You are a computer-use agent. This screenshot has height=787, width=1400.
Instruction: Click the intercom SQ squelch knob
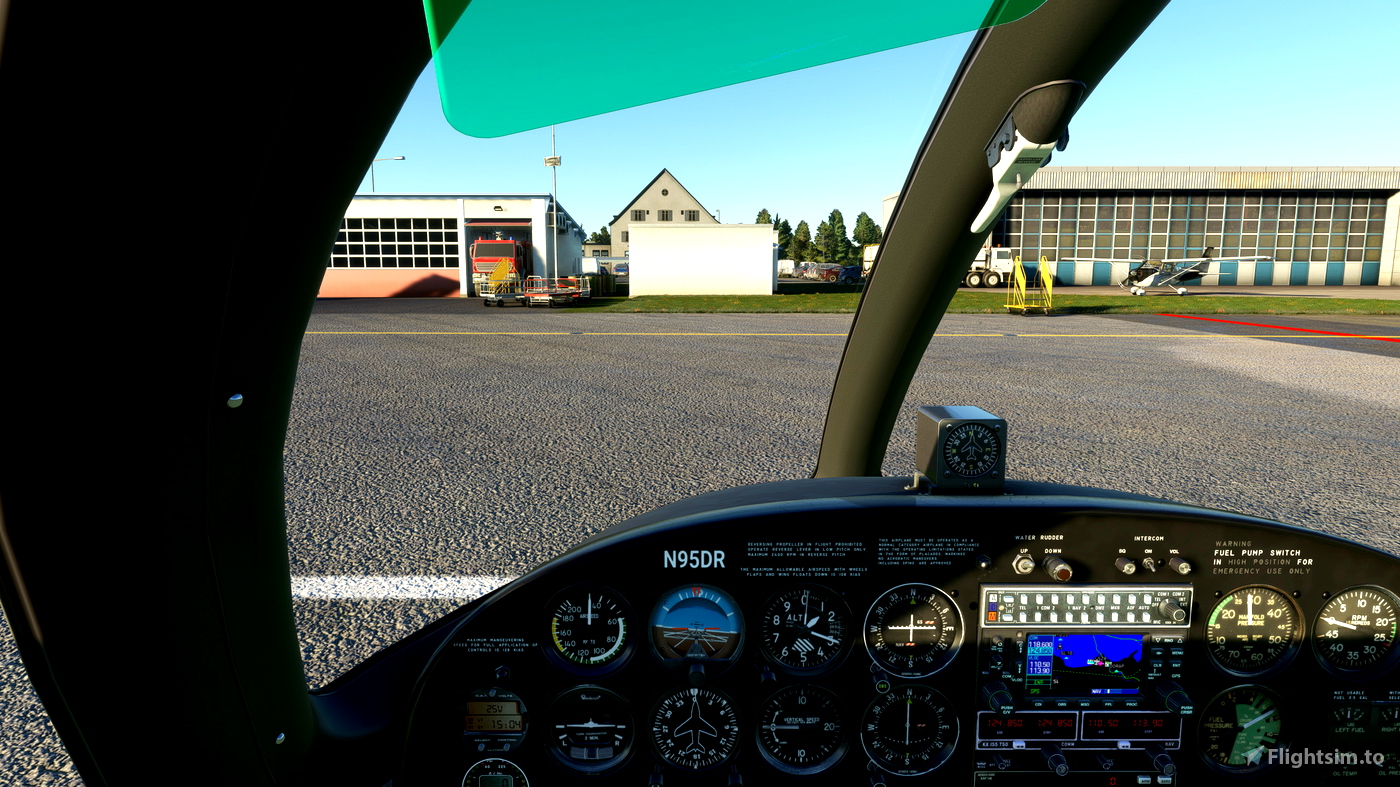click(1124, 566)
